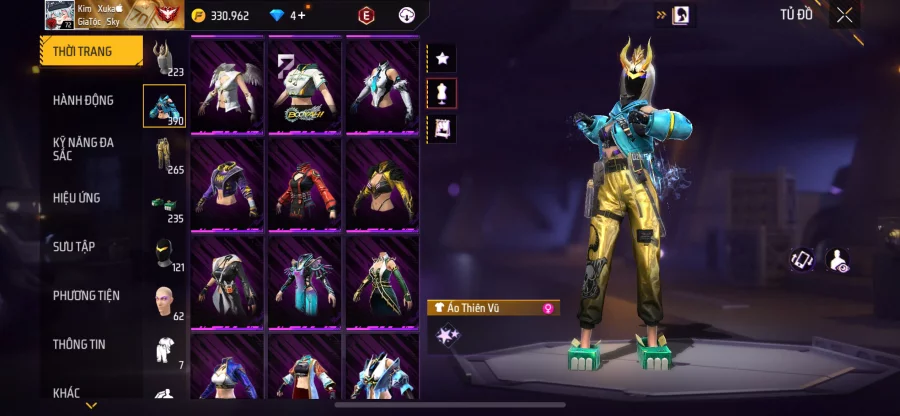Select the pants subcategory with 265 items
This screenshot has height=416, width=900.
[x=164, y=155]
